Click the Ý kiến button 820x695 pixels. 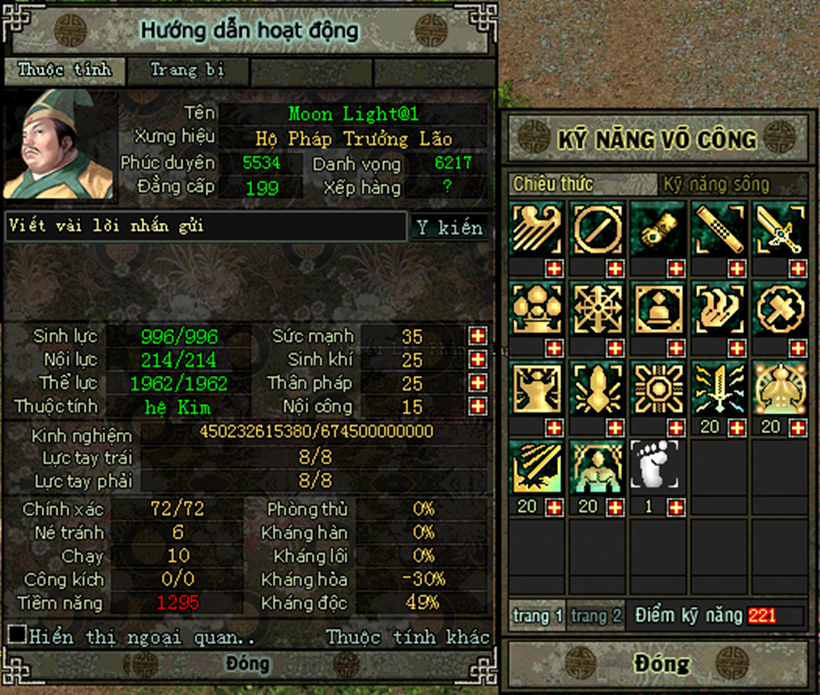pos(449,228)
